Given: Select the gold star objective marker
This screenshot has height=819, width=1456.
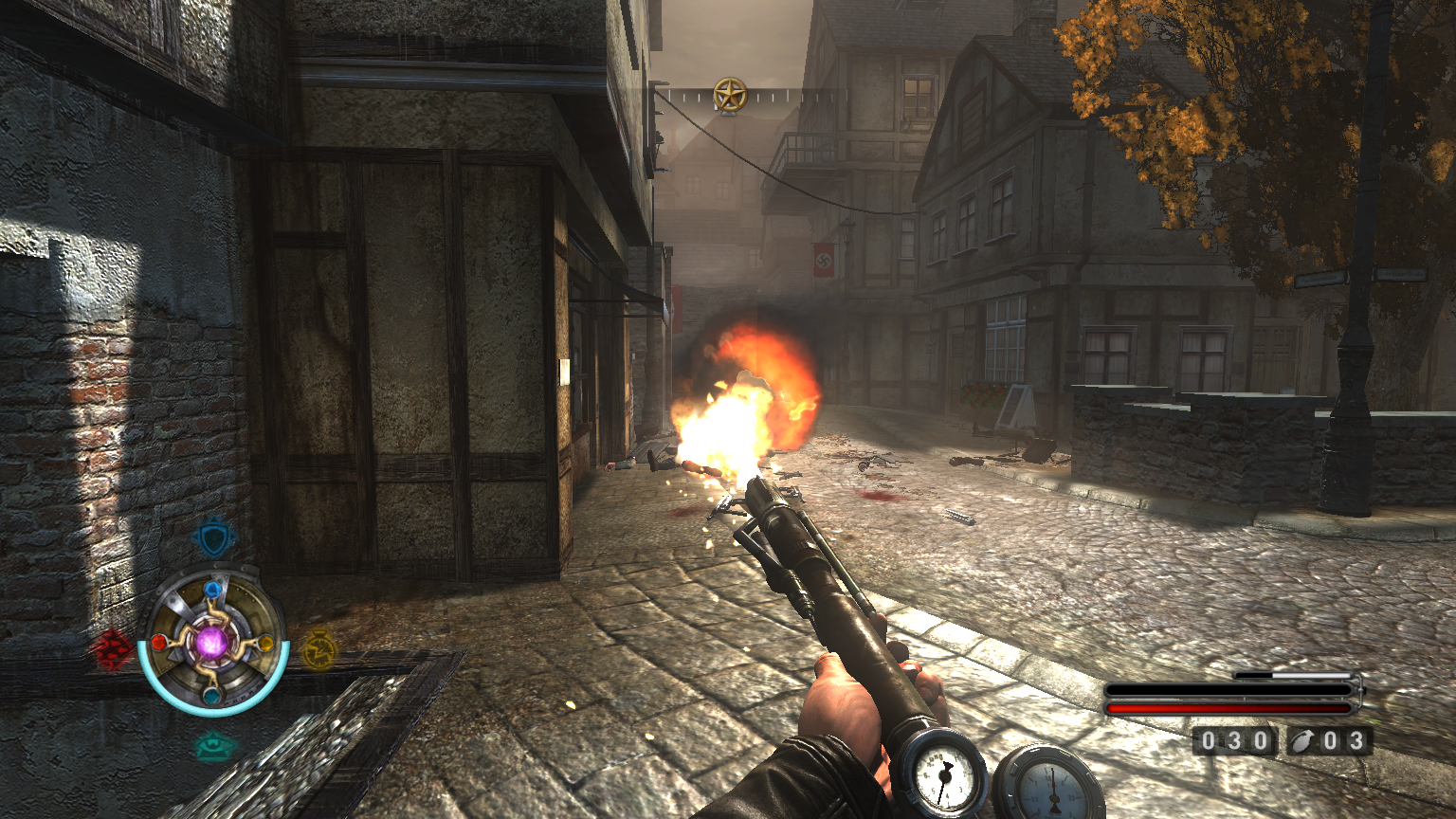Looking at the screenshot, I should (730, 95).
